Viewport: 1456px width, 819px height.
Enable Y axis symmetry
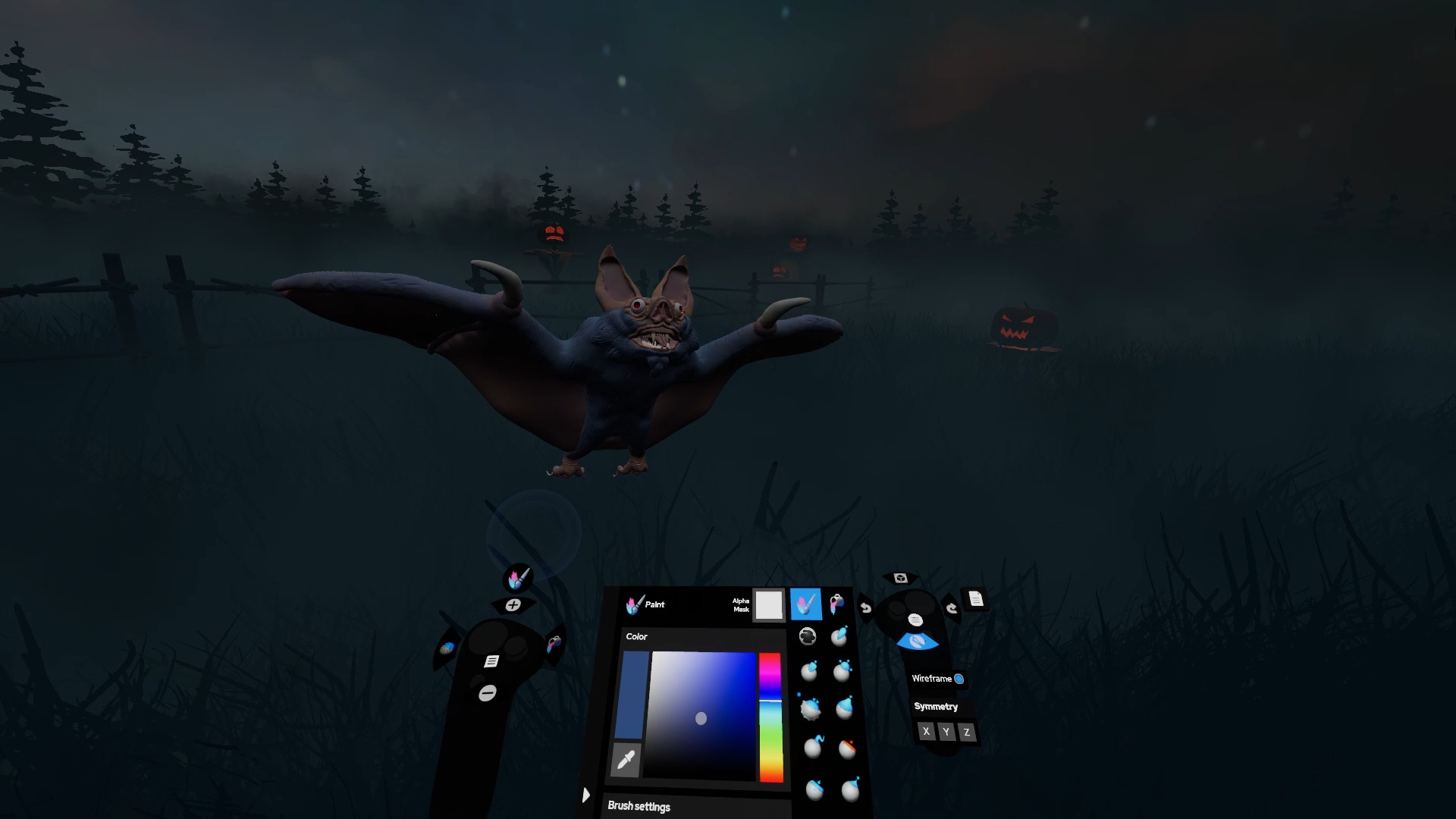[948, 731]
